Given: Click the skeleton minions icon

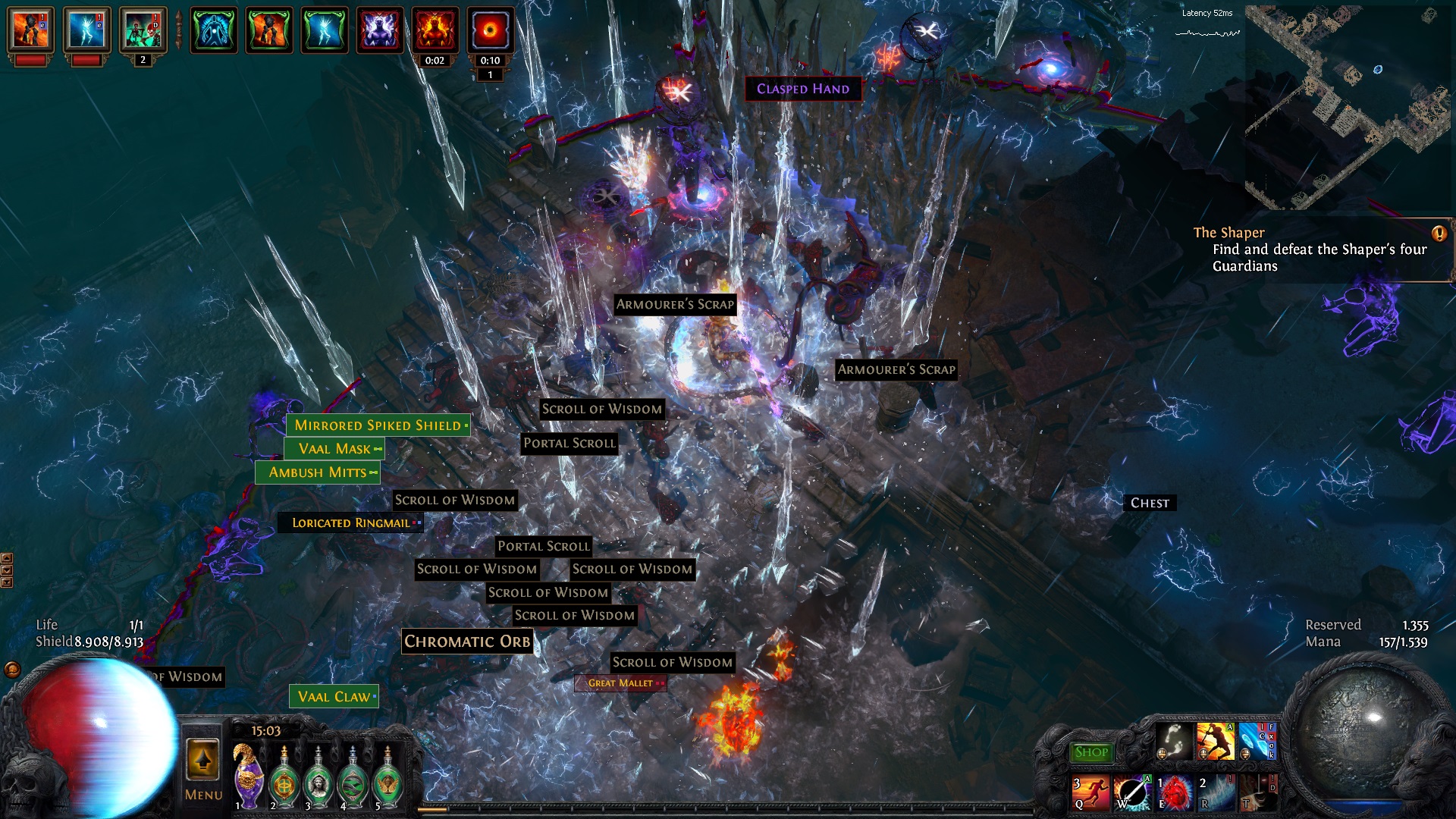Looking at the screenshot, I should (x=143, y=30).
